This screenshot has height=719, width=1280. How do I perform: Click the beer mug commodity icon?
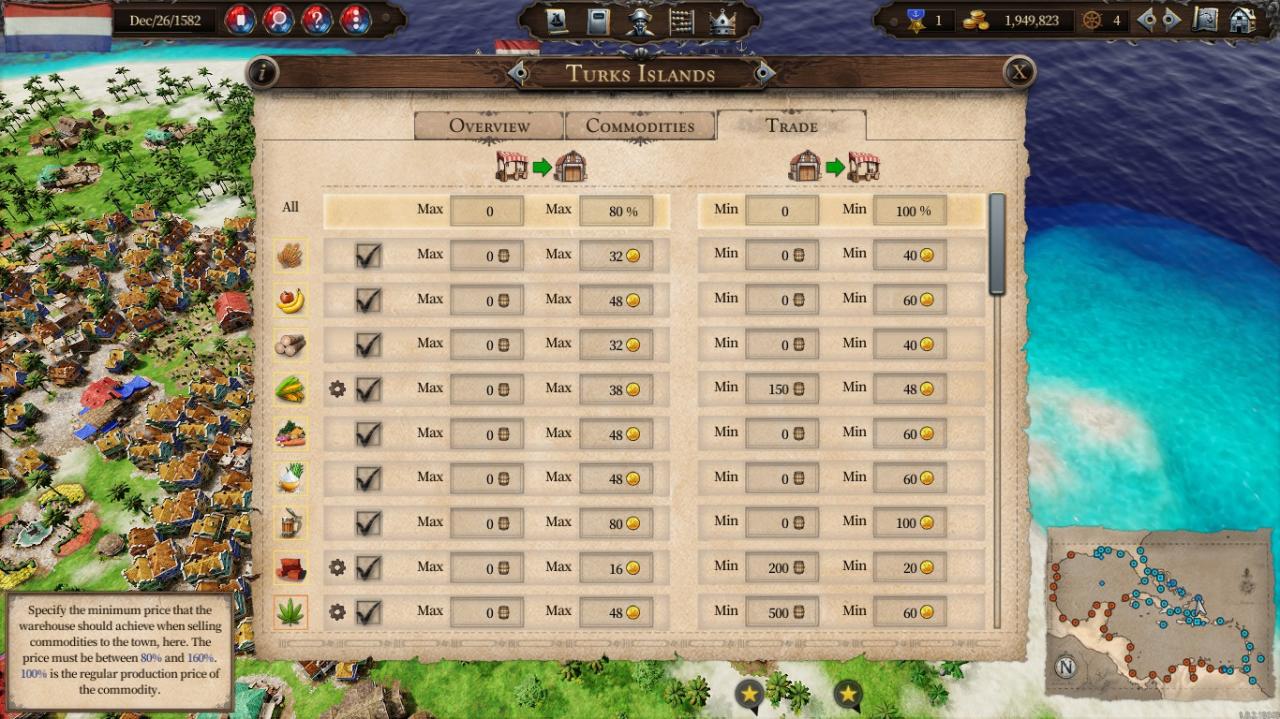pyautogui.click(x=290, y=523)
